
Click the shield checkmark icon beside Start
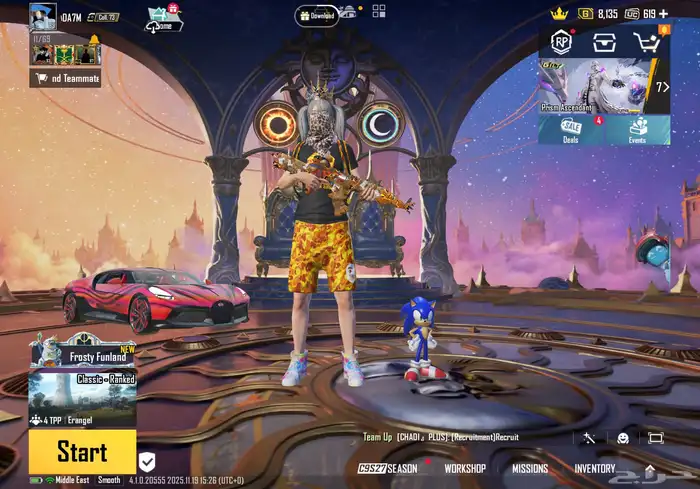click(147, 461)
